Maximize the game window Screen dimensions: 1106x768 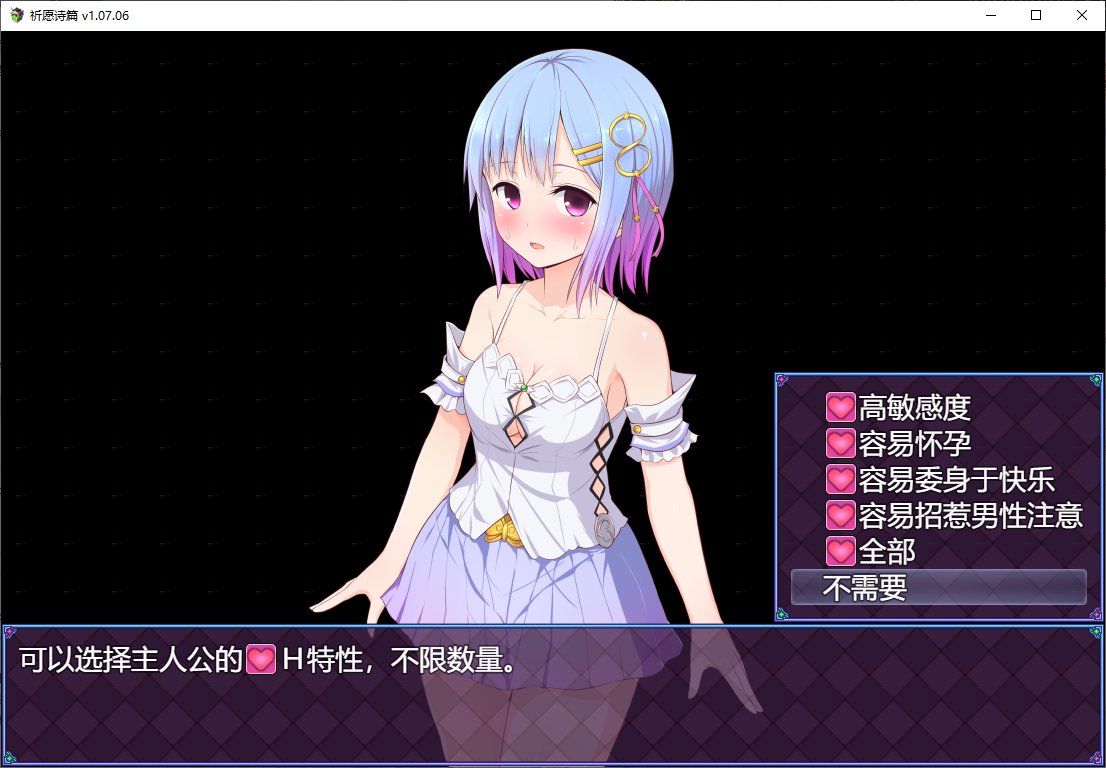[1036, 15]
